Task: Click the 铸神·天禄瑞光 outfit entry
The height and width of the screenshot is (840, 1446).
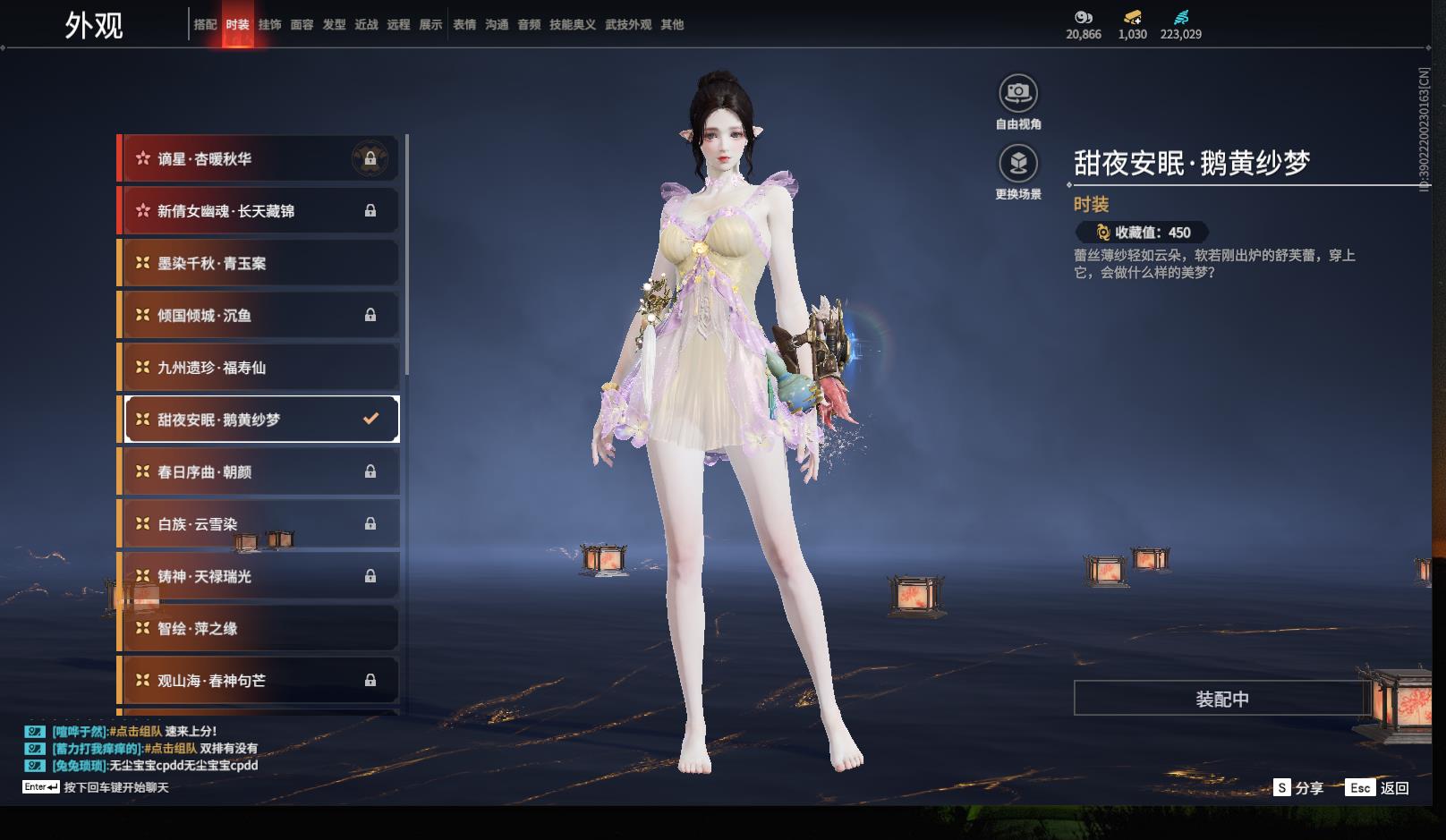Action: coord(259,576)
